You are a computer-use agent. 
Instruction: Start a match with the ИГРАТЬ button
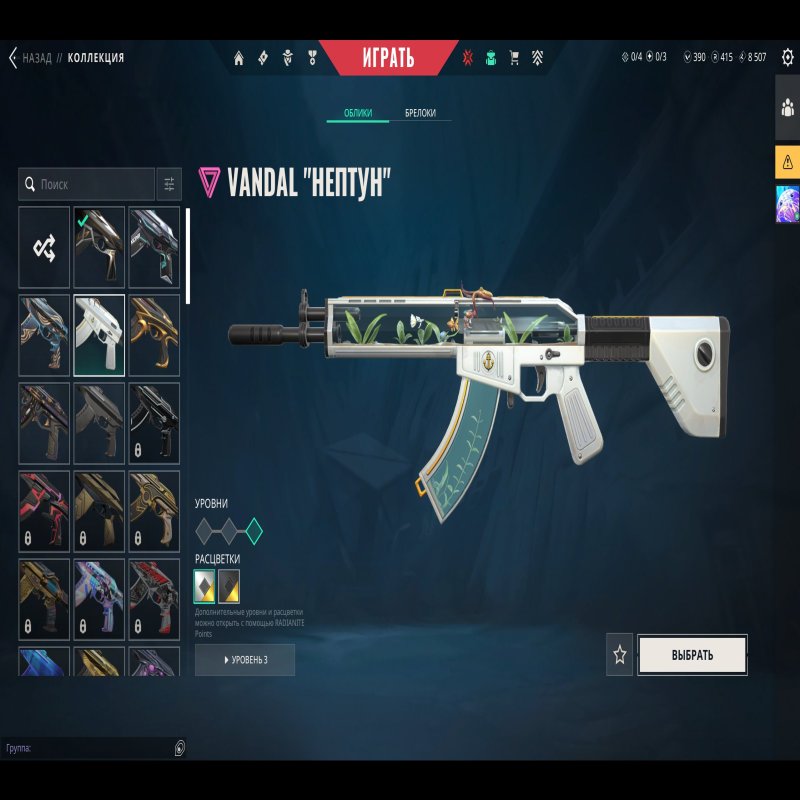tap(388, 57)
